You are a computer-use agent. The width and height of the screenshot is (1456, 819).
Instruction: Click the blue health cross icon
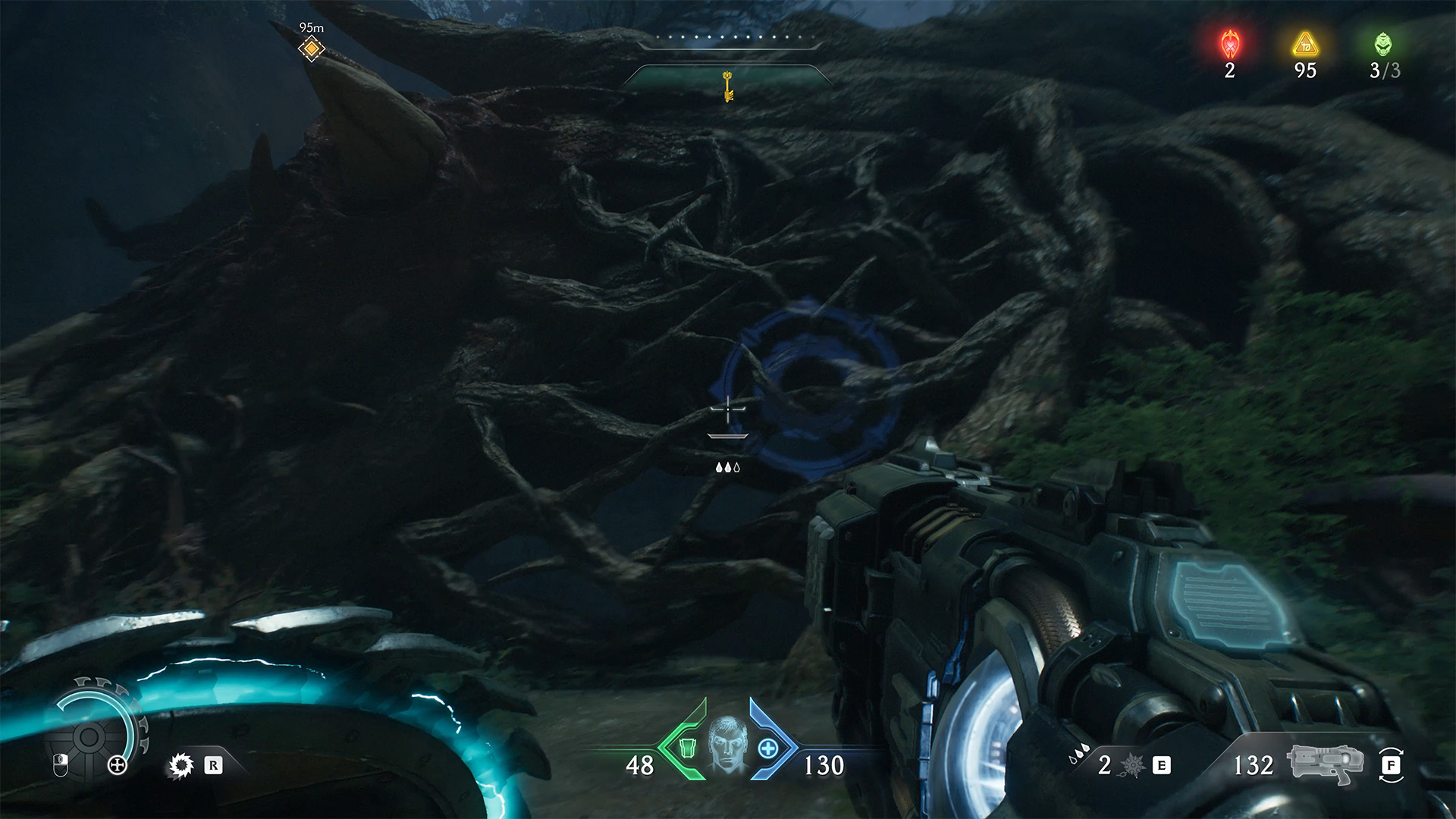(x=768, y=748)
